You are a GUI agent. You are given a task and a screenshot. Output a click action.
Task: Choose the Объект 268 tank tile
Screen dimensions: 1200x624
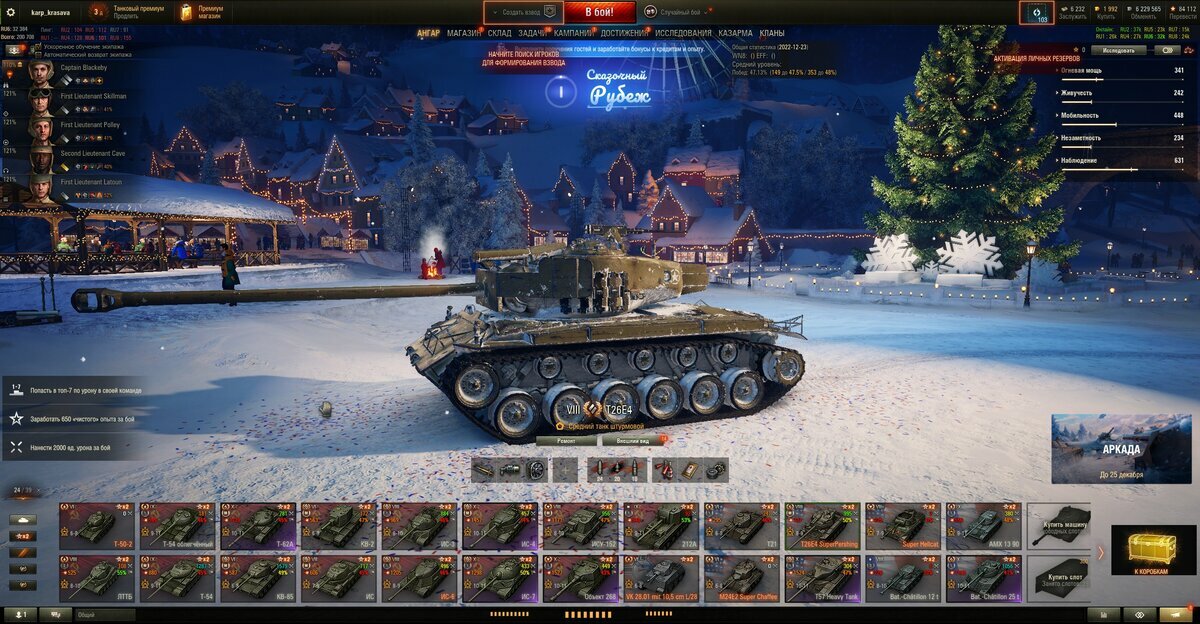click(x=580, y=578)
